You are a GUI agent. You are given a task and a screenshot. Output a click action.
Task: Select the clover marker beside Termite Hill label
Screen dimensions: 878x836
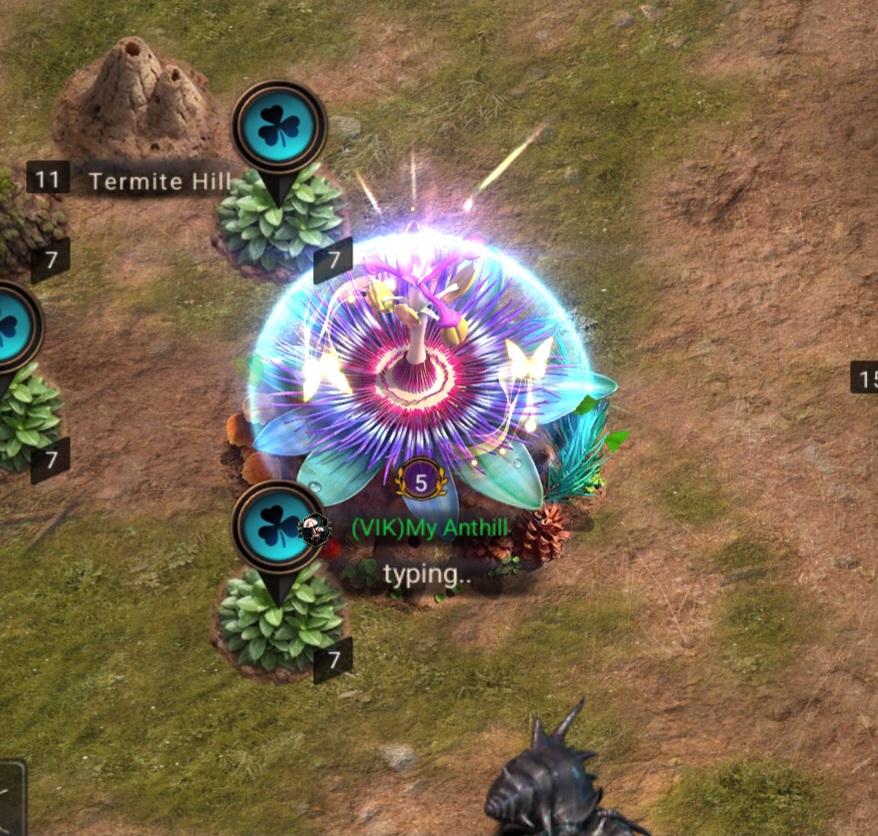tap(279, 129)
